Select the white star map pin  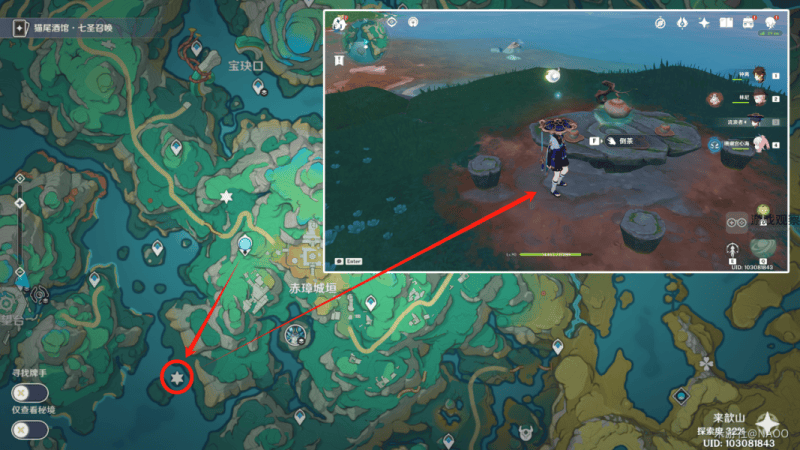click(226, 197)
